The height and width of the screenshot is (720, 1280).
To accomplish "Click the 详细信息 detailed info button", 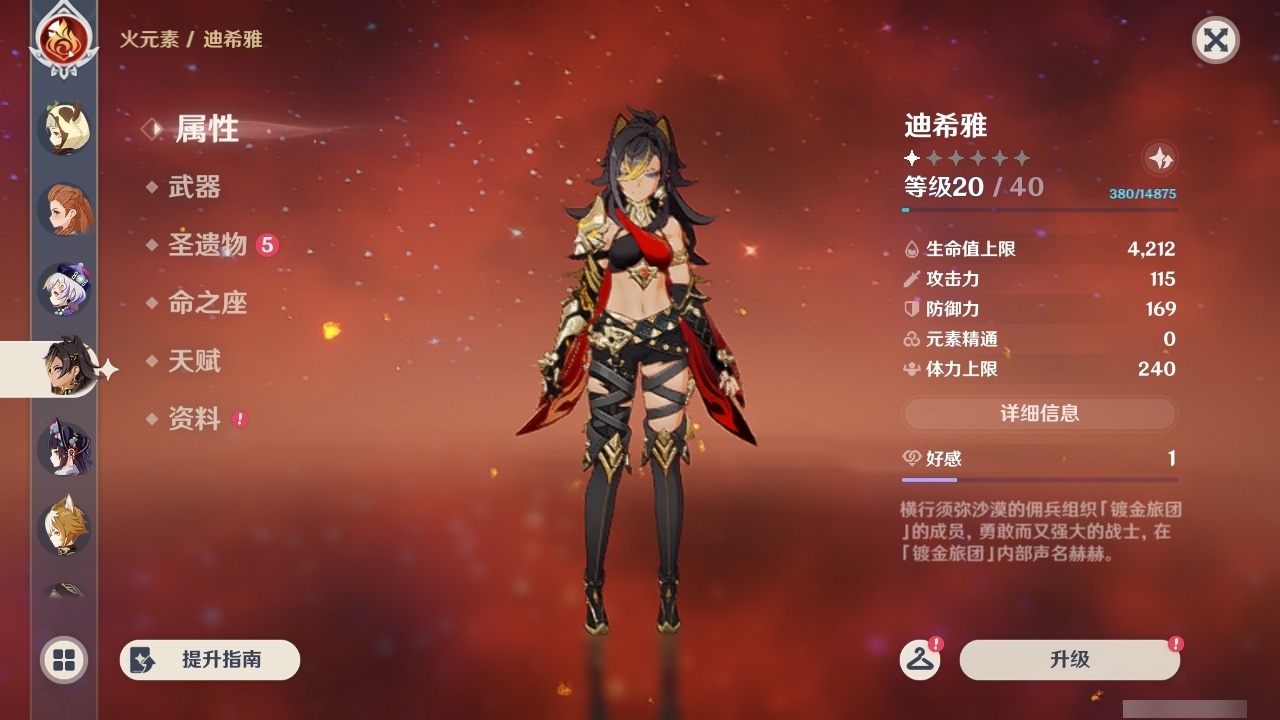I will pos(1039,414).
